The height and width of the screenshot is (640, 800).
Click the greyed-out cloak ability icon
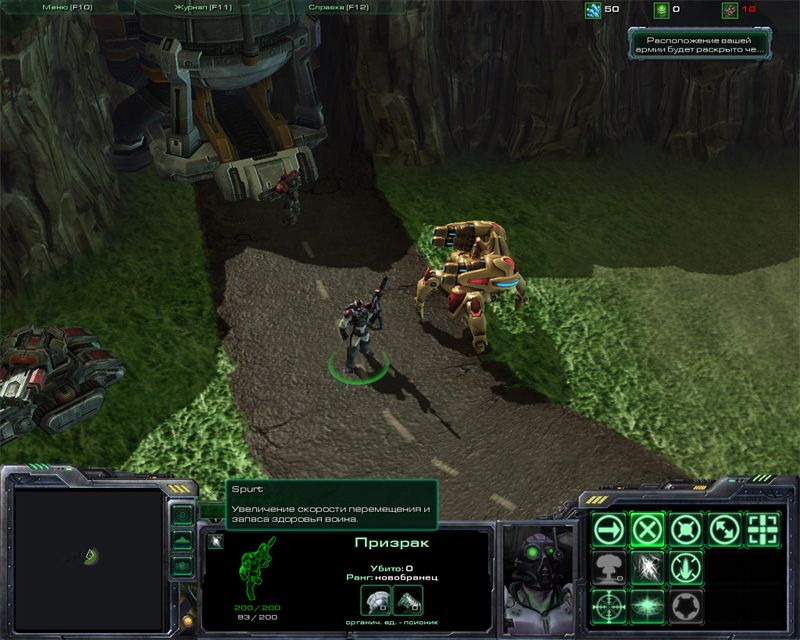click(x=686, y=605)
